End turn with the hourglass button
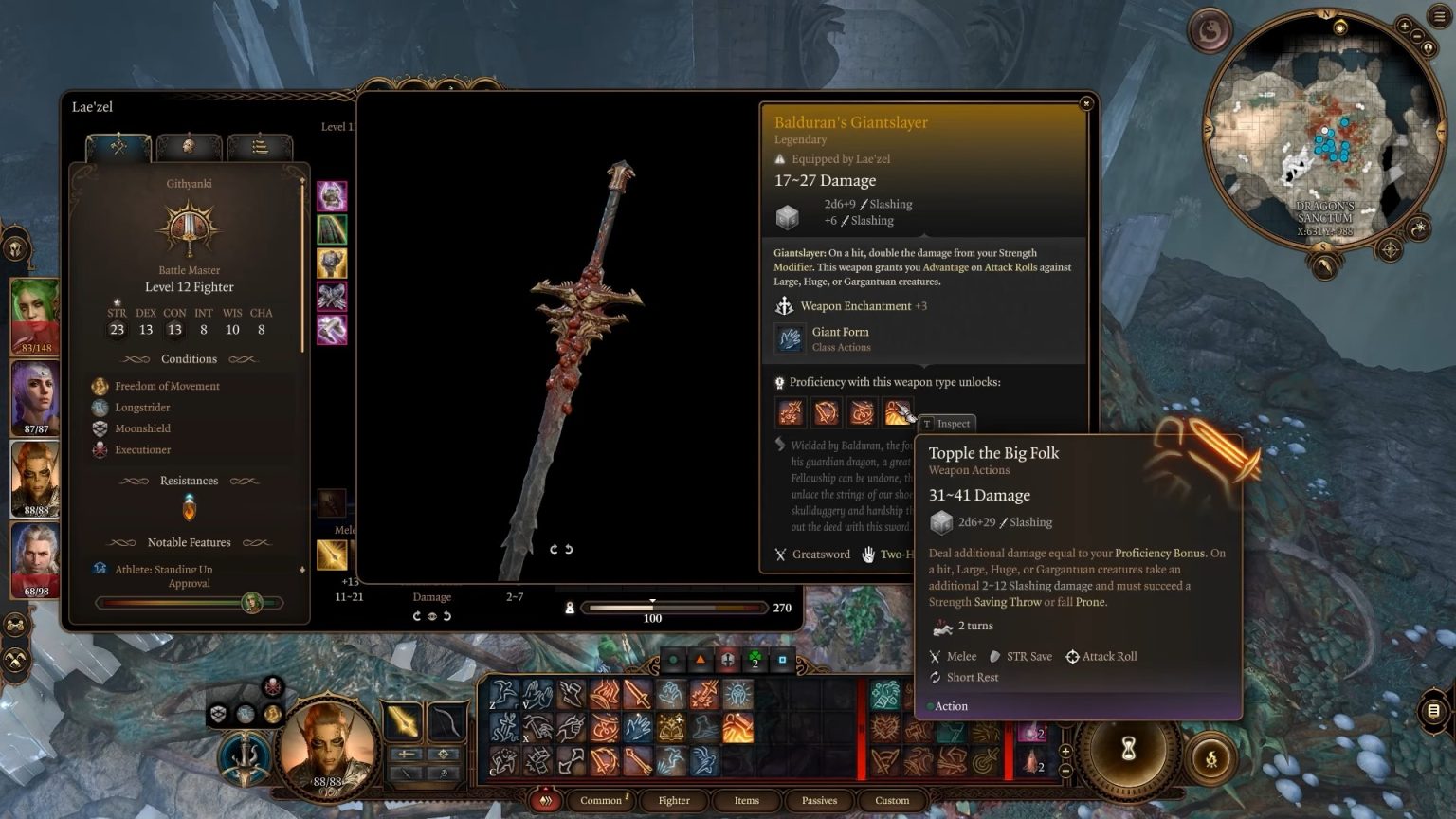 (x=1128, y=750)
